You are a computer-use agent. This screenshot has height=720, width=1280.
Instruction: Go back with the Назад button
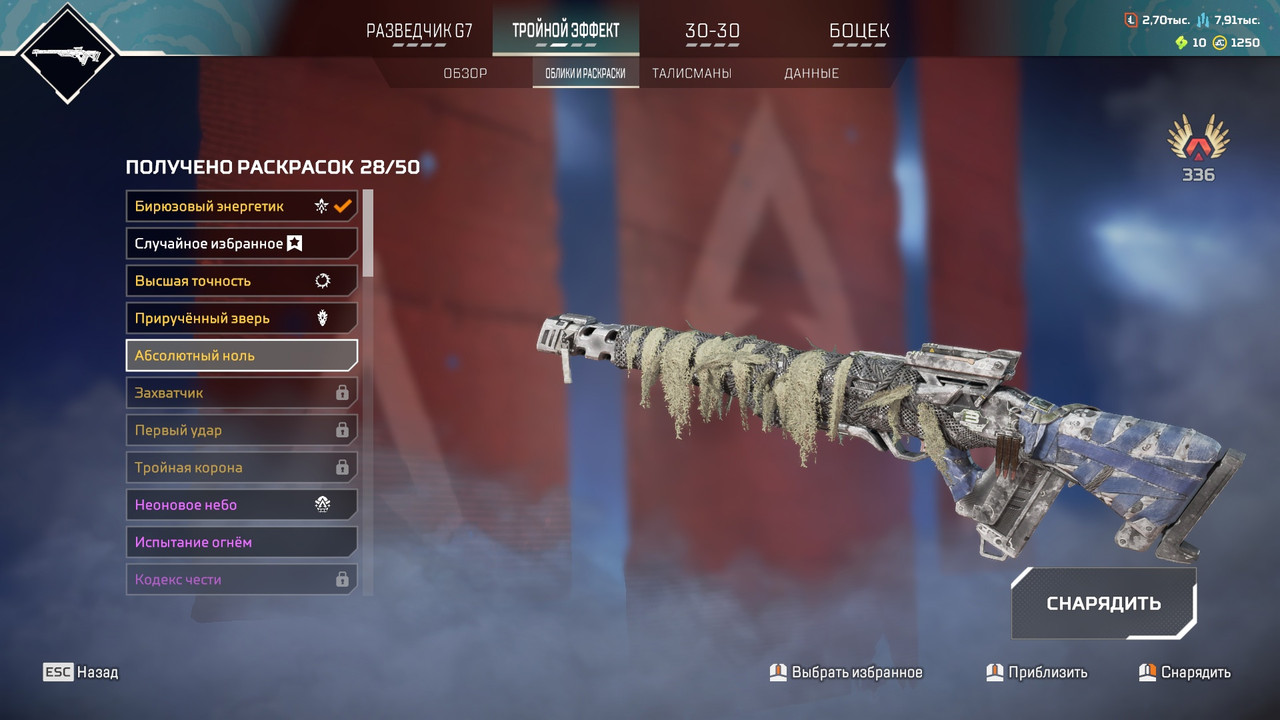point(81,672)
